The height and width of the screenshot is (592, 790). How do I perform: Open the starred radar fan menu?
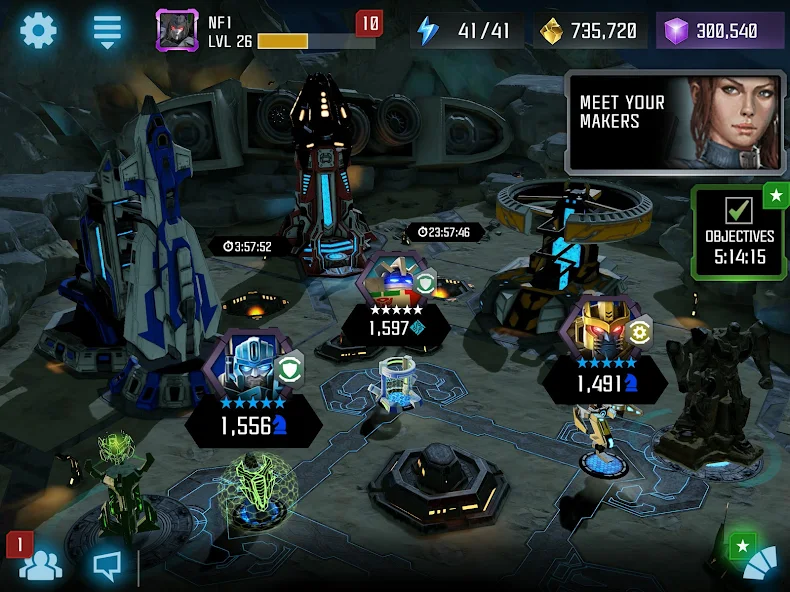[x=758, y=560]
